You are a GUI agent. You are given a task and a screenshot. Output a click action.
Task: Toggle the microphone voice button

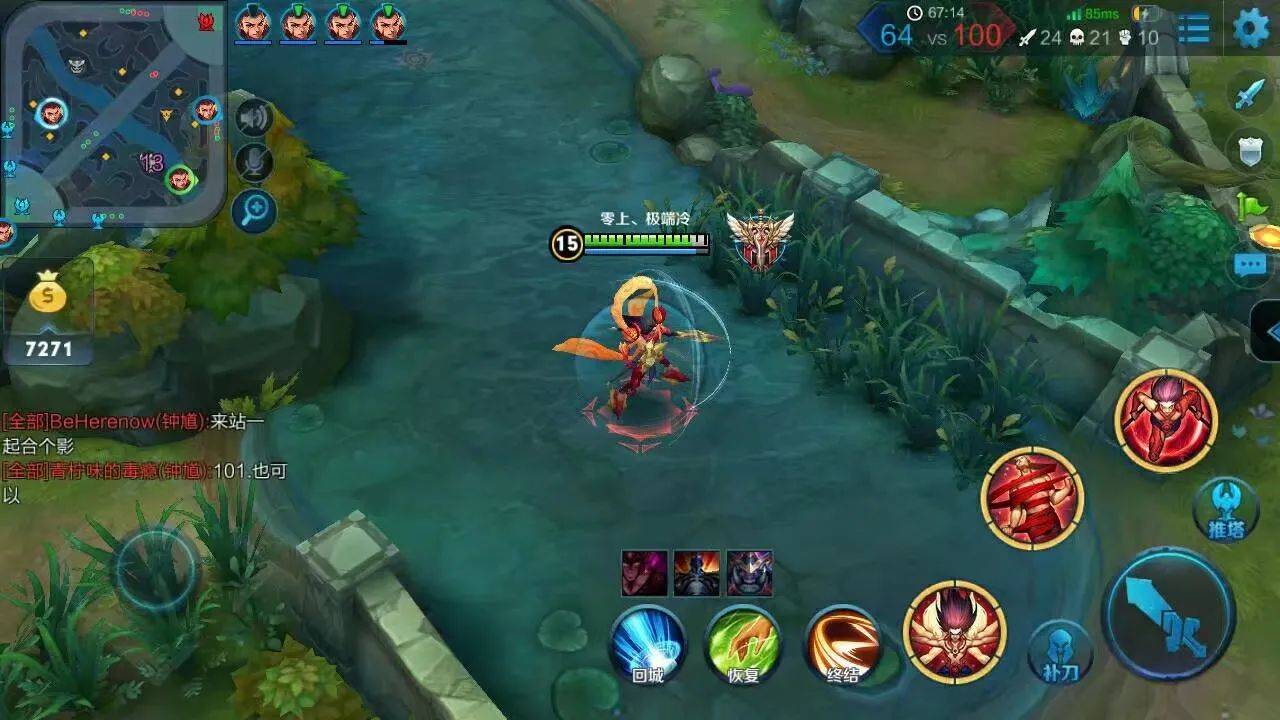pyautogui.click(x=254, y=163)
